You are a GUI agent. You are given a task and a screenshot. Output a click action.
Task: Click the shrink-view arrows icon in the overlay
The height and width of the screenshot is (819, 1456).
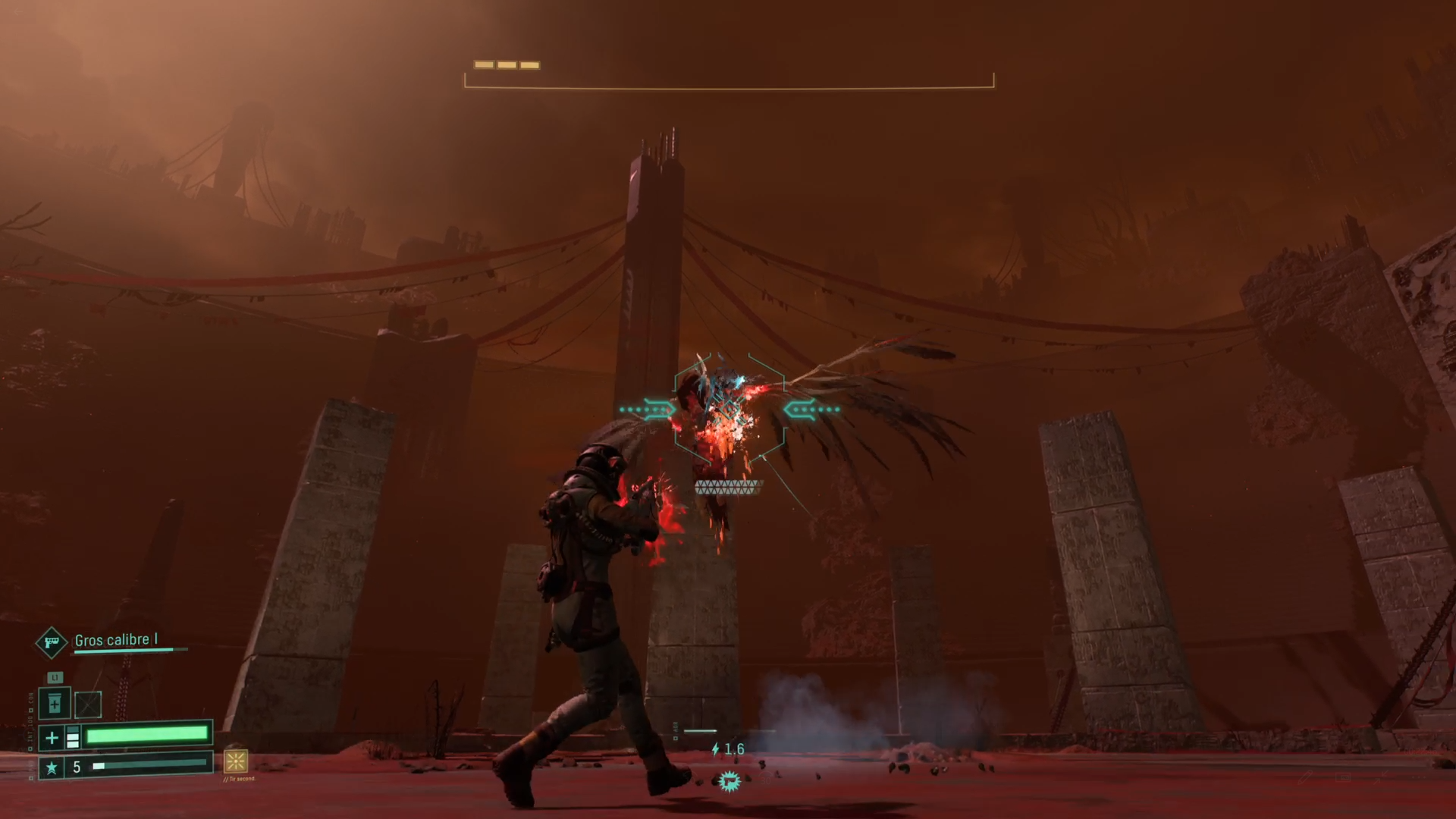pyautogui.click(x=1379, y=777)
